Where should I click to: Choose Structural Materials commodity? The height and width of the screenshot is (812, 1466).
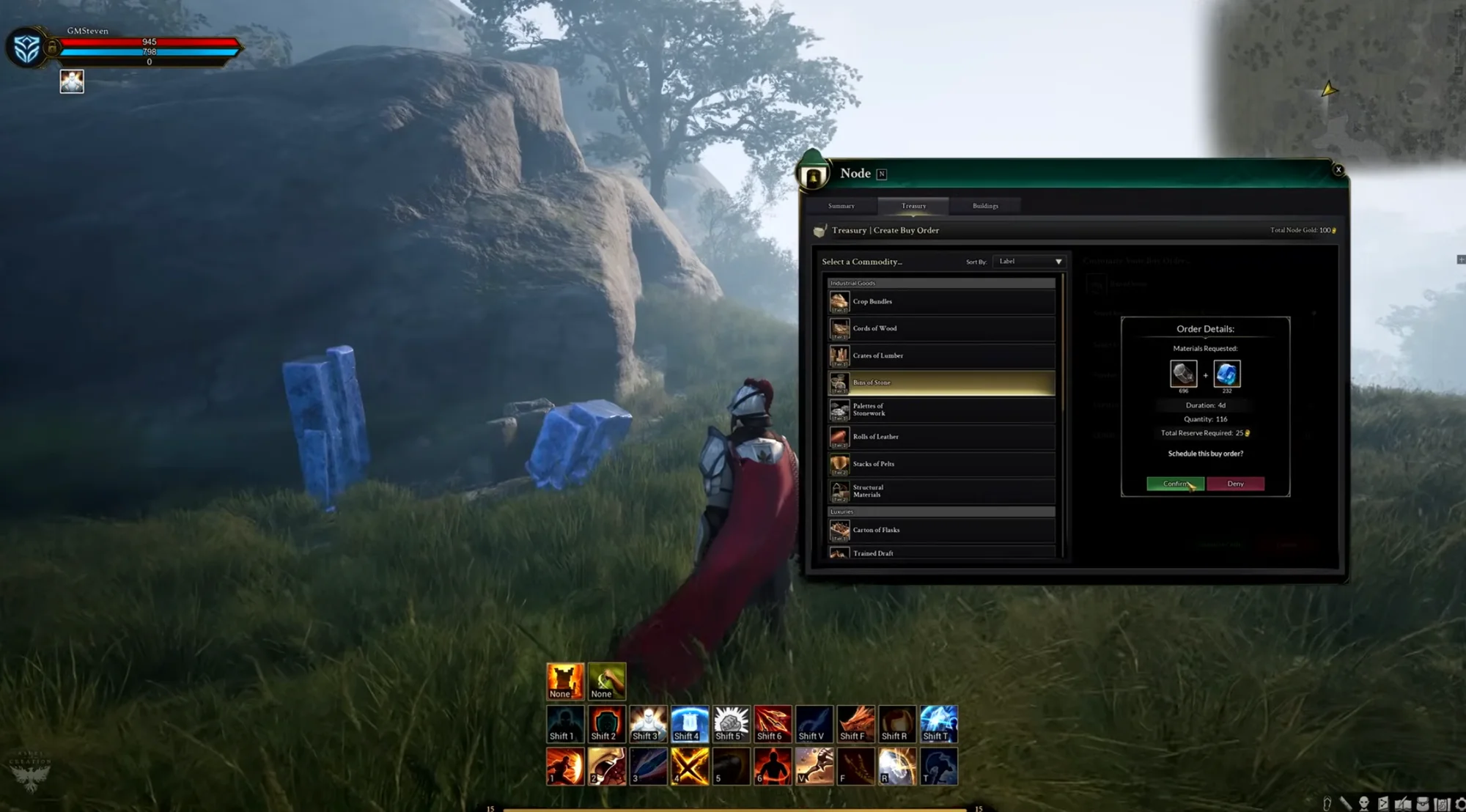[x=941, y=491]
